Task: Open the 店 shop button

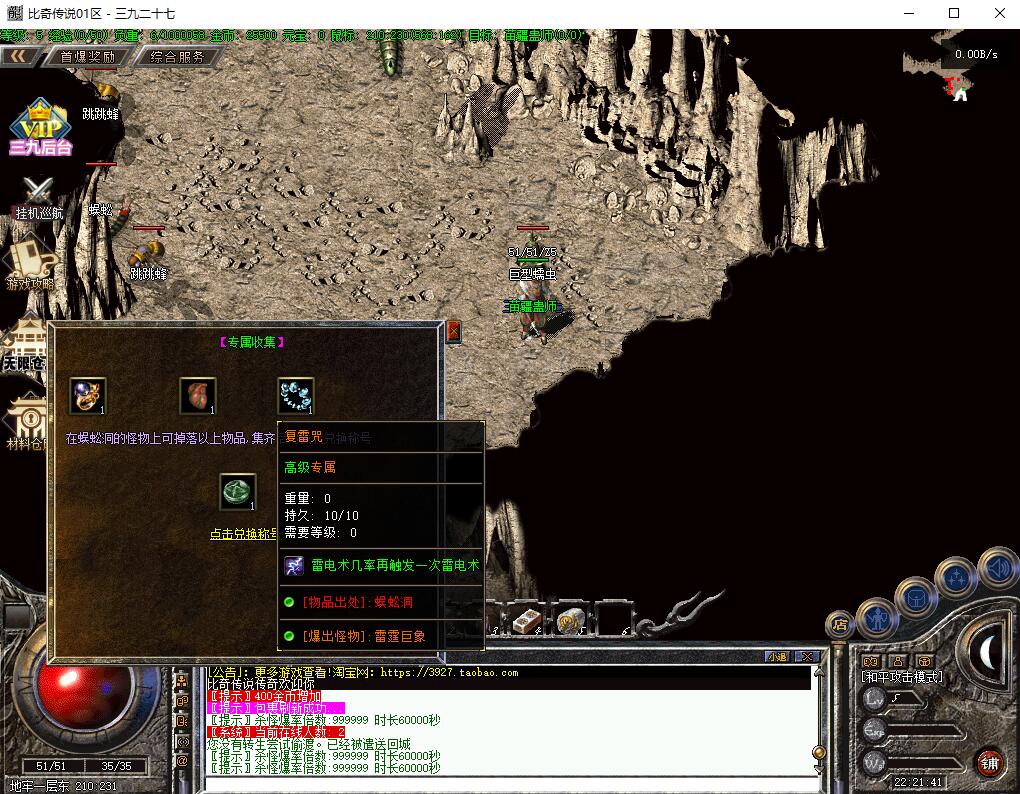Action: [840, 625]
